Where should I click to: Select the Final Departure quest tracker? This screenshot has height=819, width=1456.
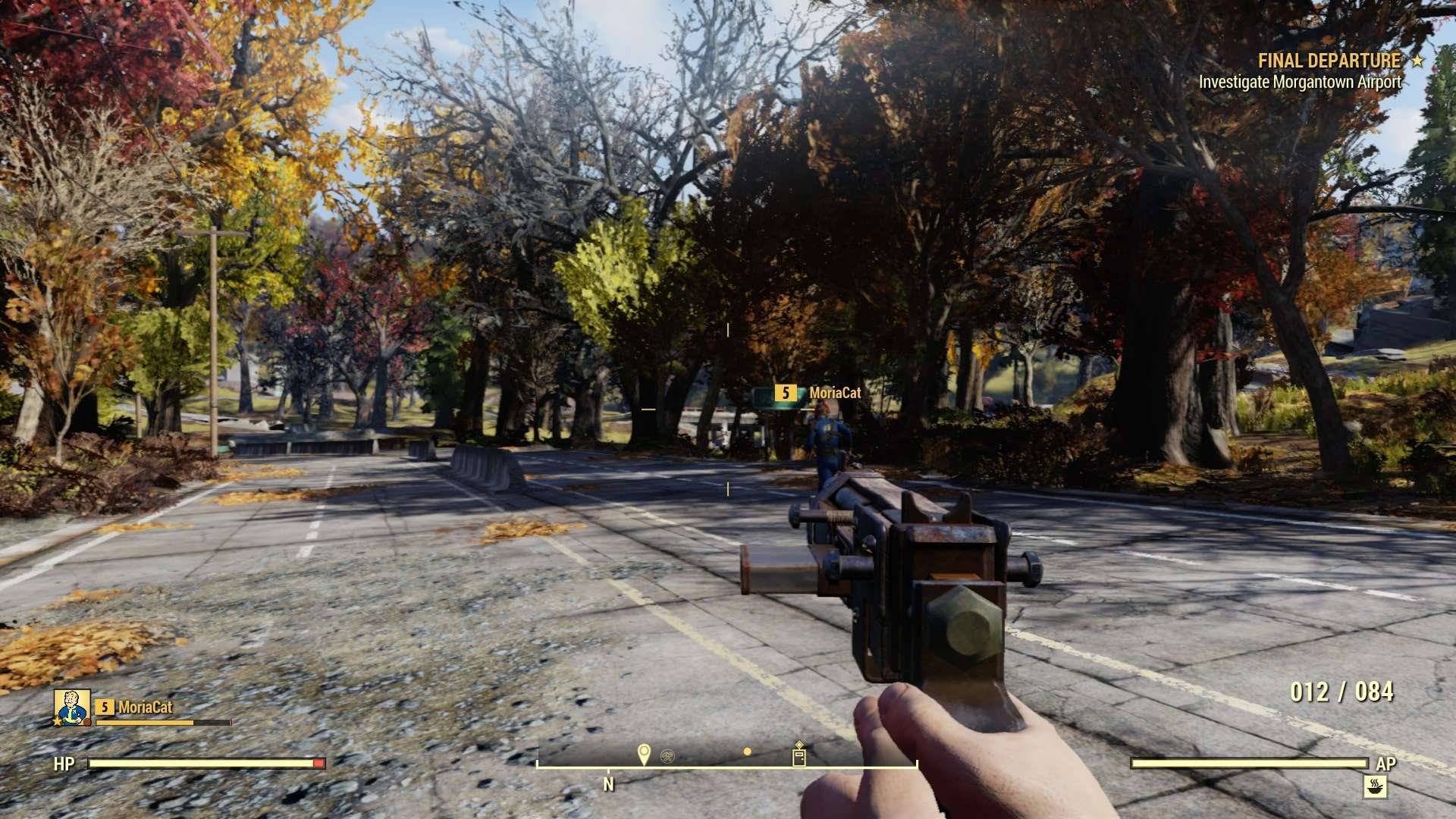pyautogui.click(x=1329, y=61)
